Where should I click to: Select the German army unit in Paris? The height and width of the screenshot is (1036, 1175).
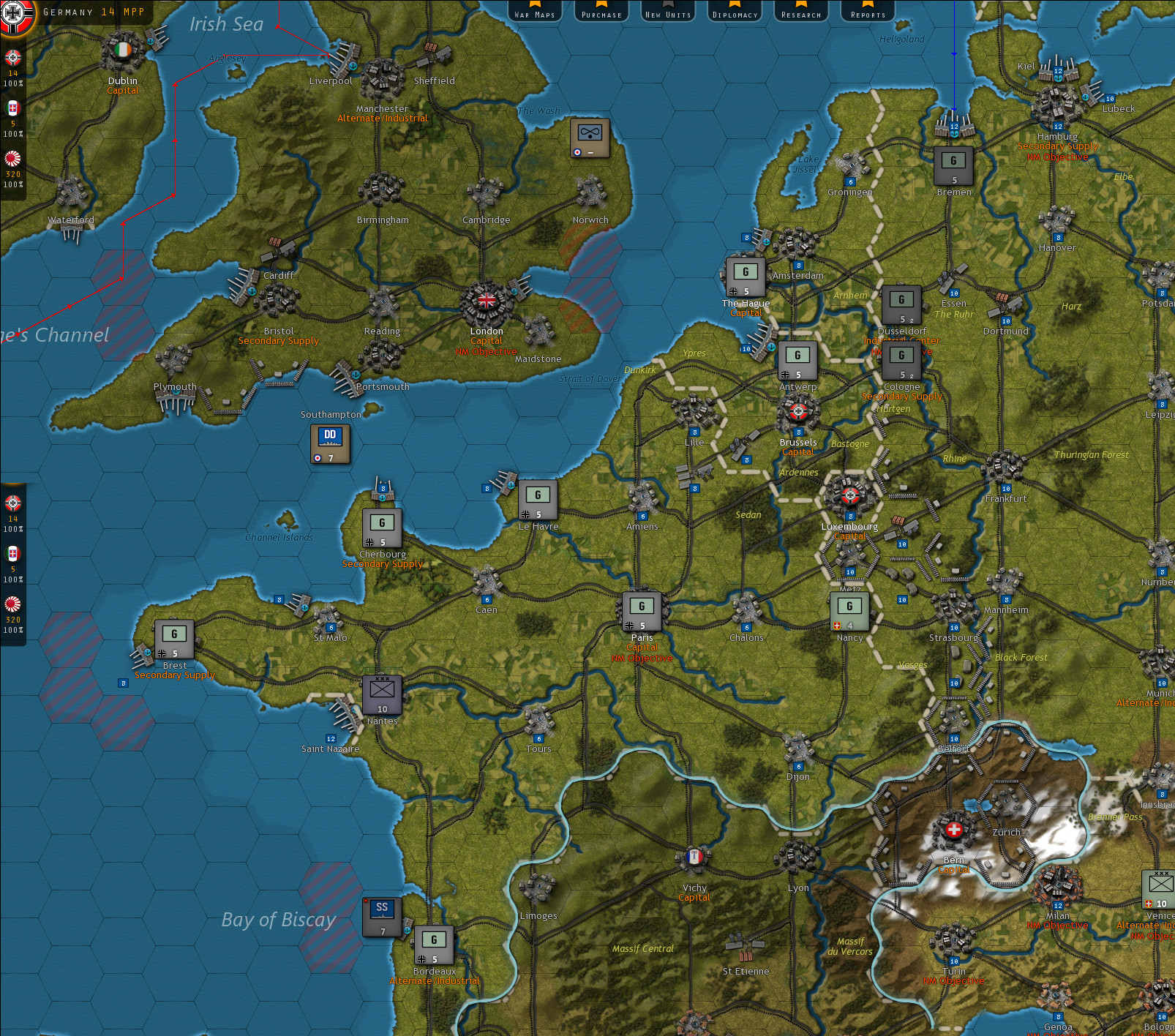tap(642, 612)
